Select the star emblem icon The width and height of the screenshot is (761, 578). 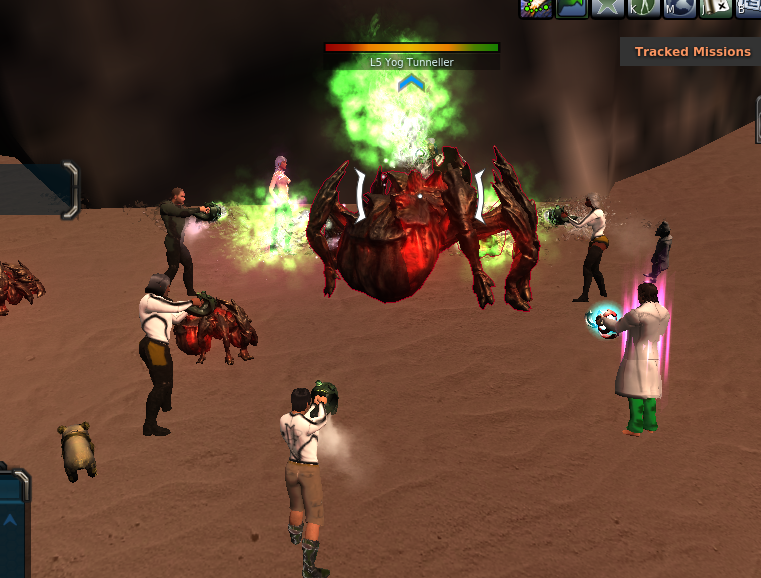(x=607, y=8)
